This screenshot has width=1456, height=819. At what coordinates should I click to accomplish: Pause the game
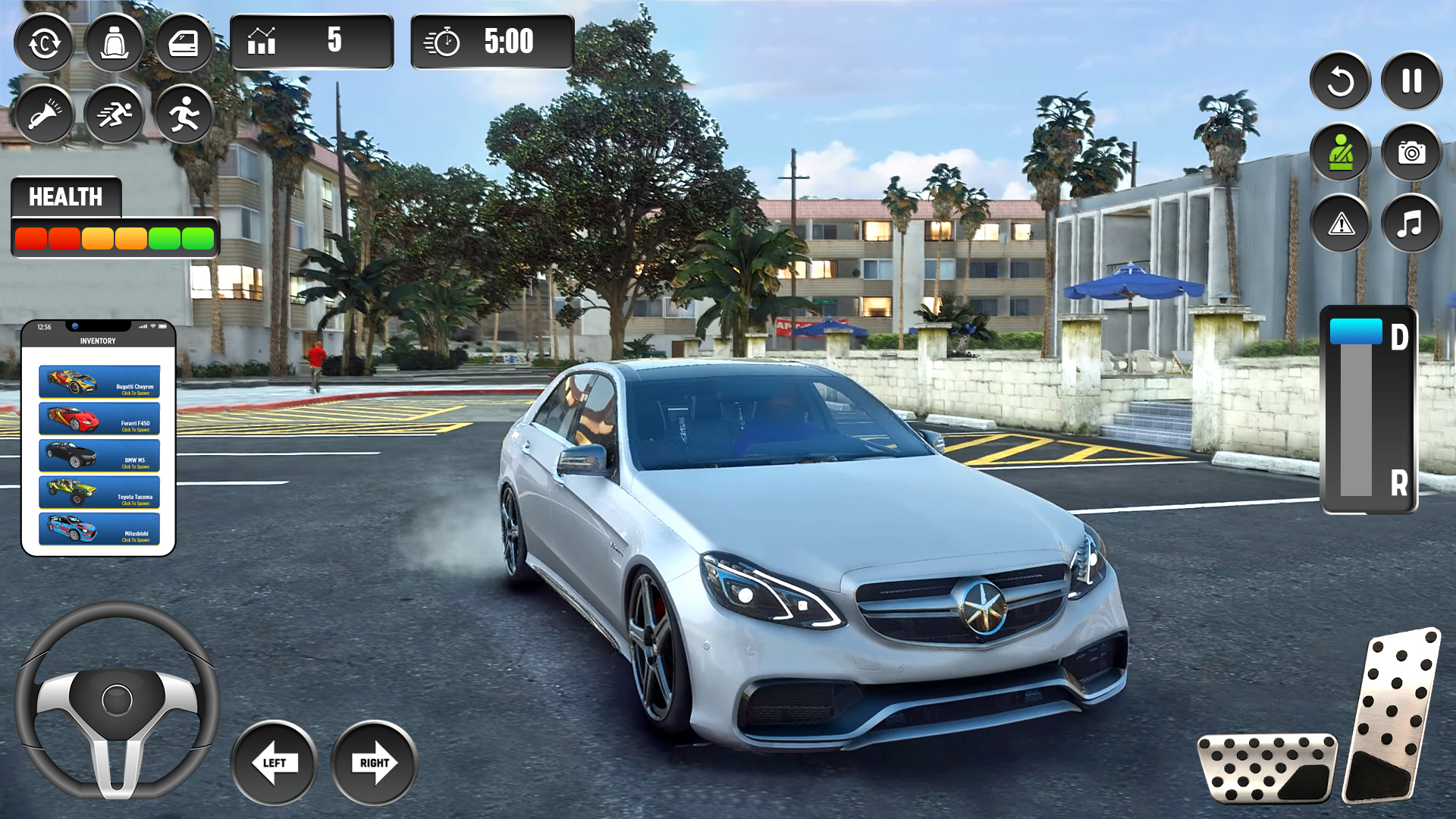click(1410, 81)
